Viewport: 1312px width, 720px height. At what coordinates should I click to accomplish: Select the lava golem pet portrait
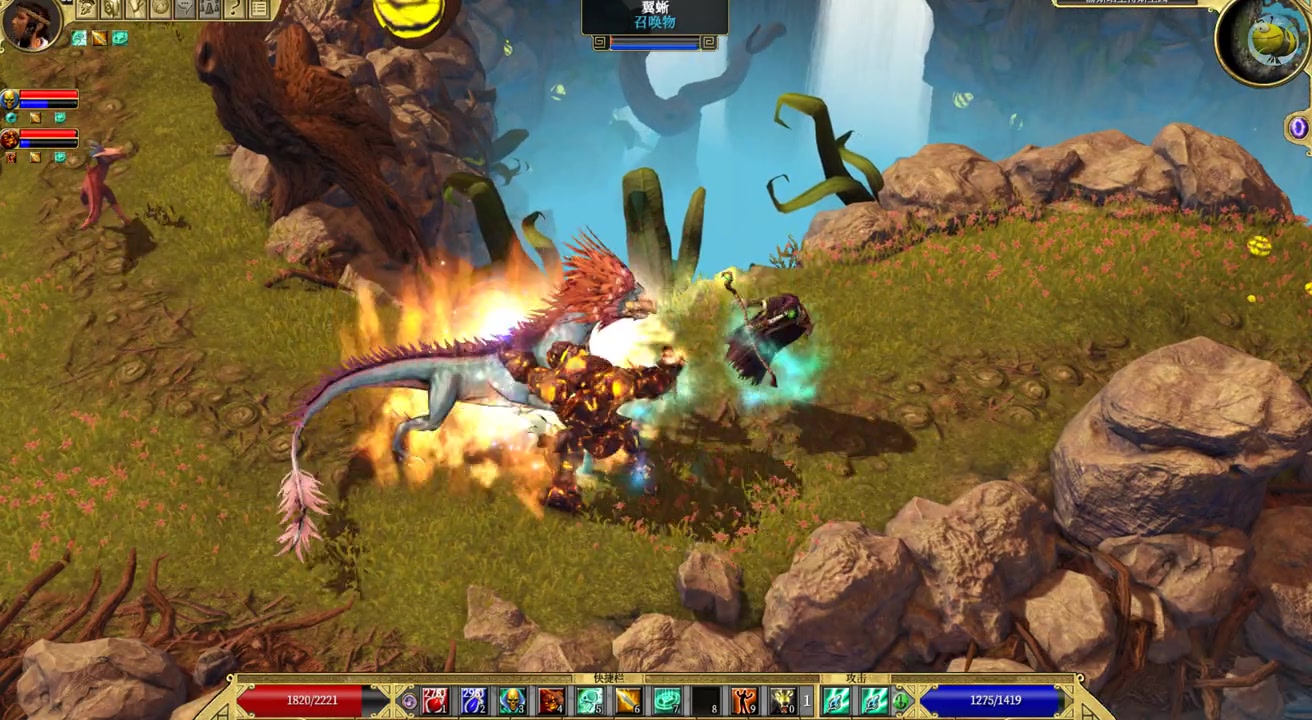point(10,138)
